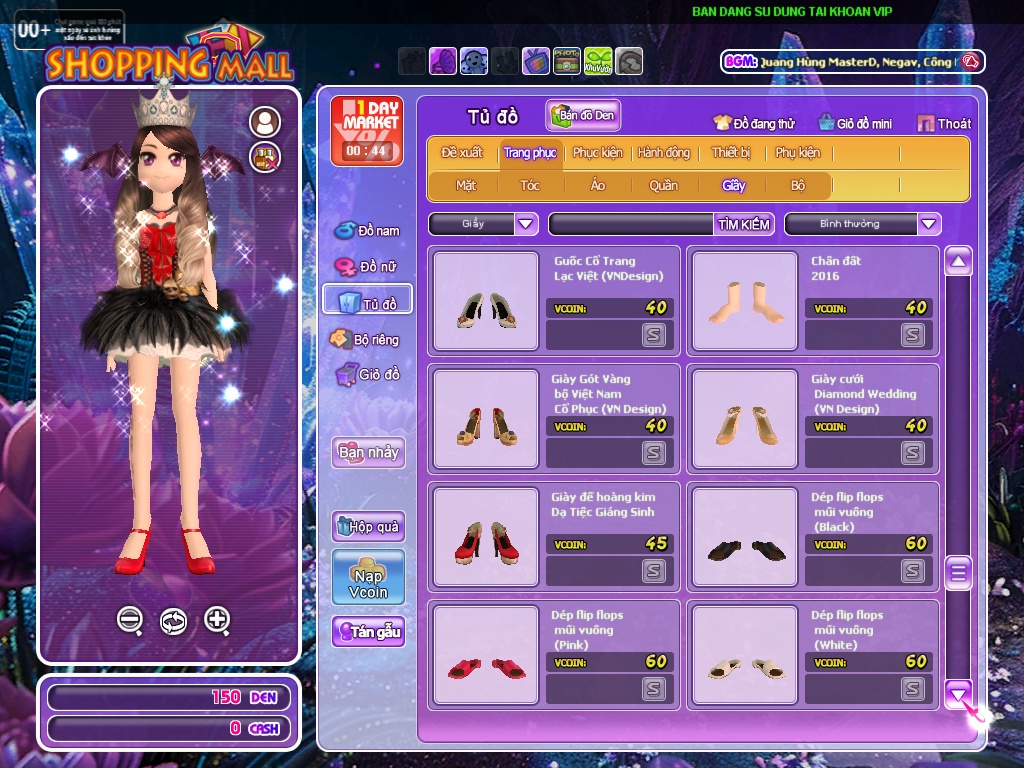Viewport: 1024px width, 768px height.
Task: Click the Bán đồ Den button
Action: pos(583,116)
